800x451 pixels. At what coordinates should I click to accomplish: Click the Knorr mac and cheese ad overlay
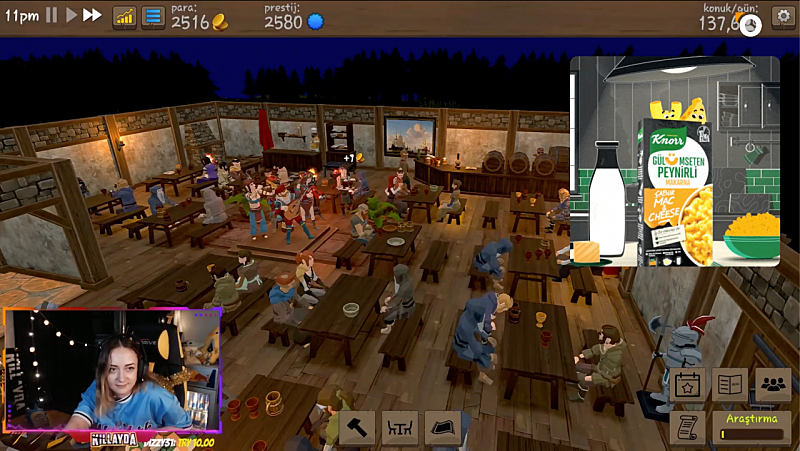coord(674,161)
